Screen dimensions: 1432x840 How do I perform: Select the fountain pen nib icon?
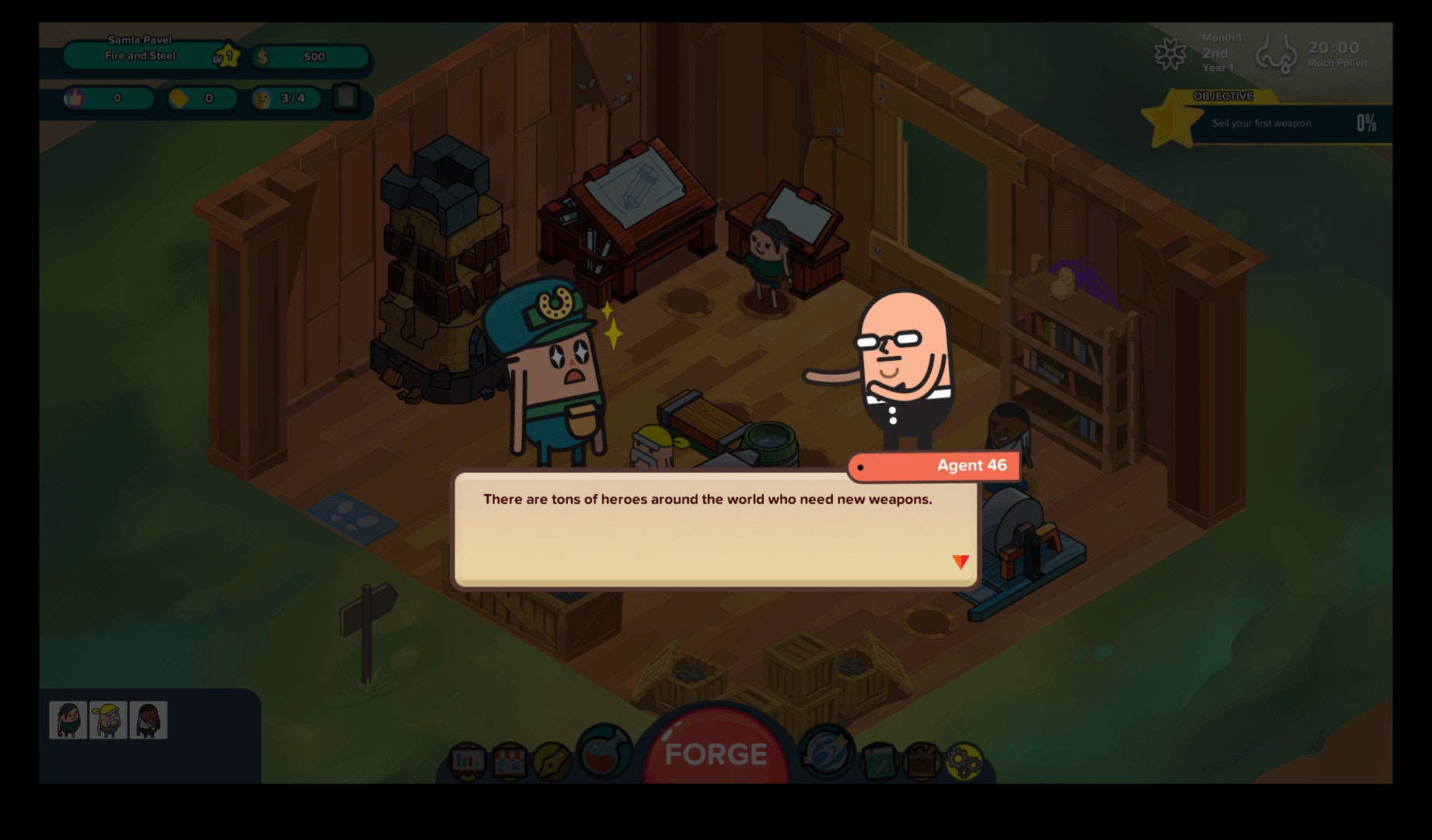coord(551,761)
